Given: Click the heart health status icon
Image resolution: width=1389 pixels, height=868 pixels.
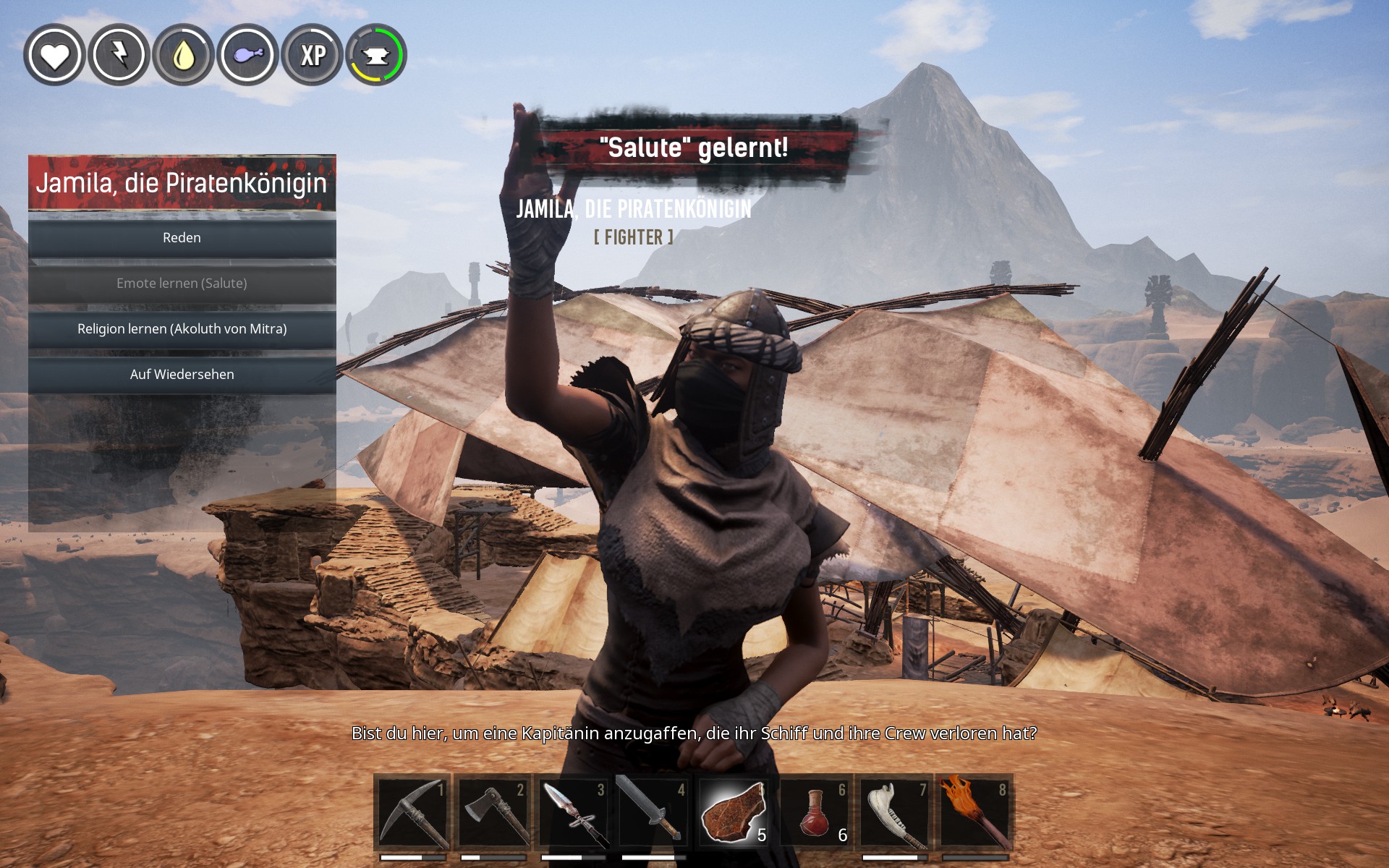Looking at the screenshot, I should (x=54, y=55).
